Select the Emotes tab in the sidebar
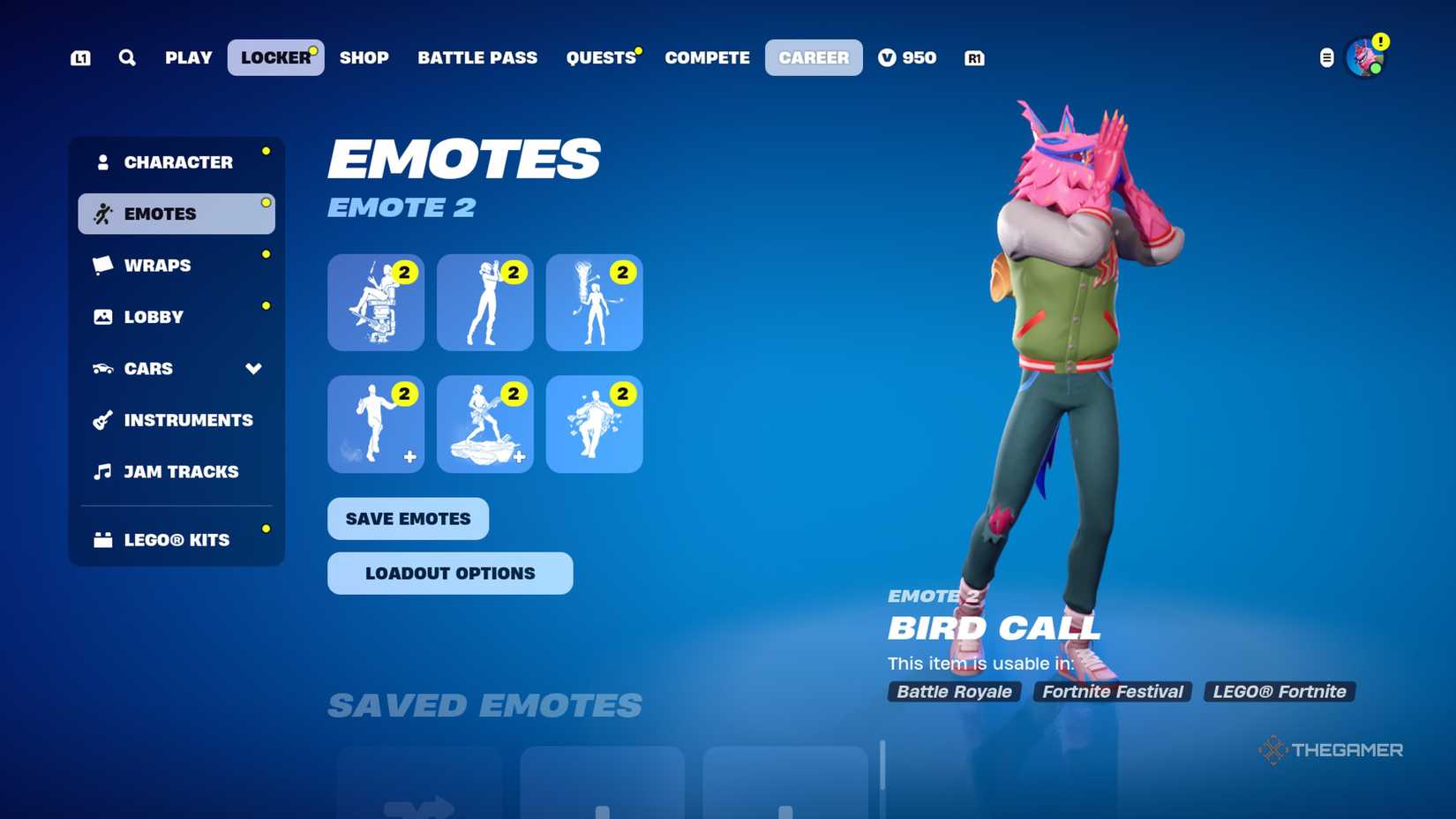The height and width of the screenshot is (819, 1456). tap(161, 213)
